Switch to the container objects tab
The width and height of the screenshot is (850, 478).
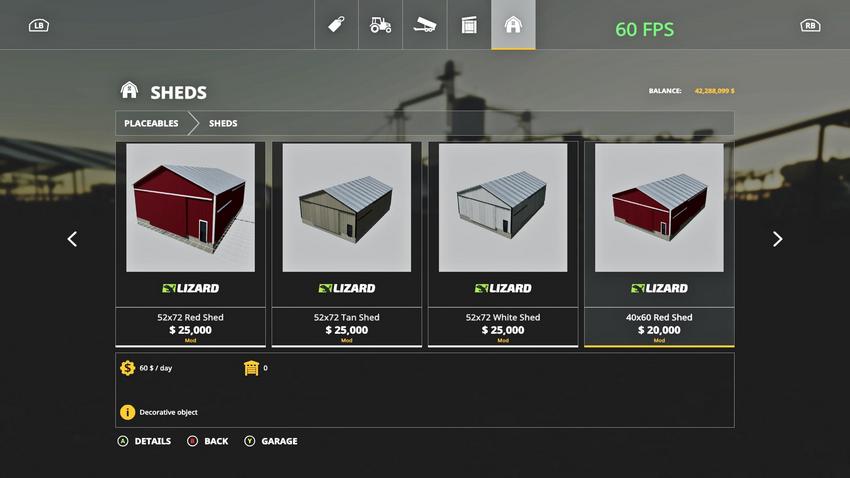469,25
